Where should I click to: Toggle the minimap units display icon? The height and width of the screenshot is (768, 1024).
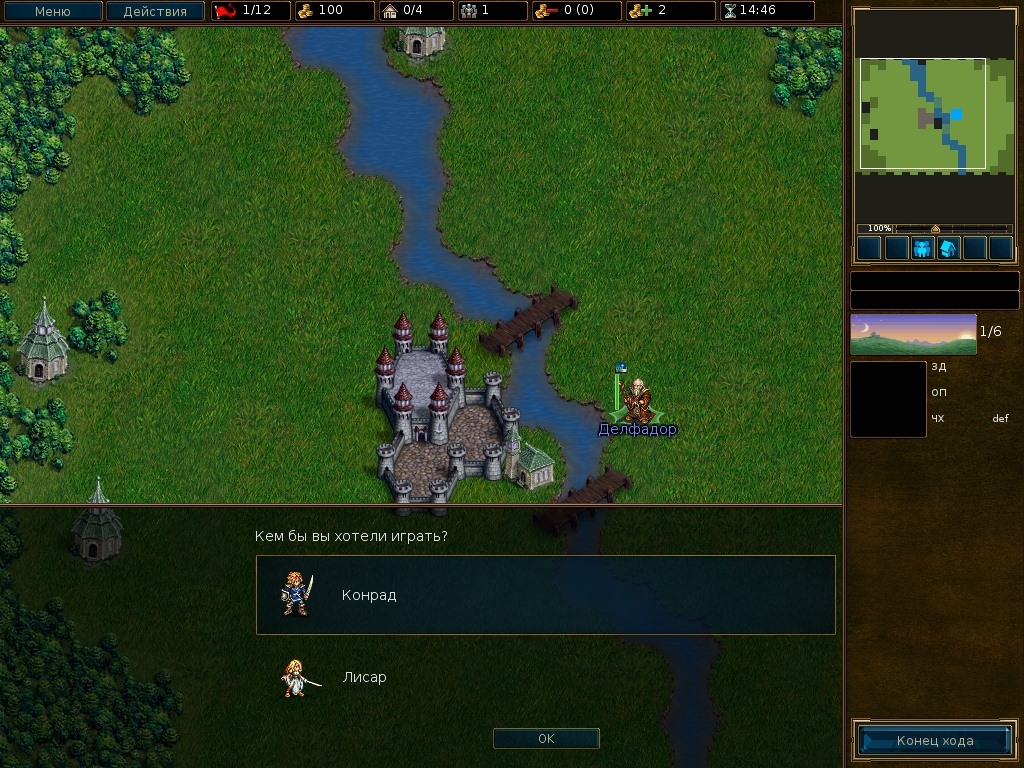922,248
